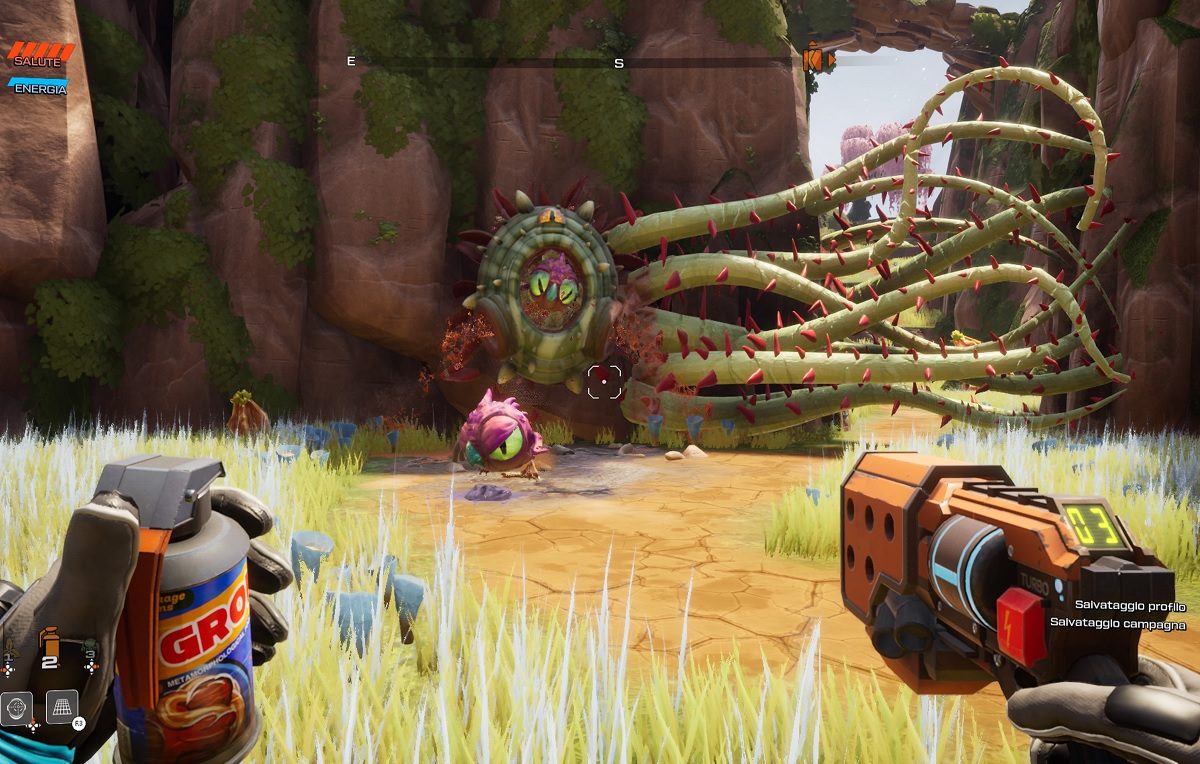Viewport: 1200px width, 764px height.
Task: Choose the leafy plant item slot 1
Action: point(9,649)
